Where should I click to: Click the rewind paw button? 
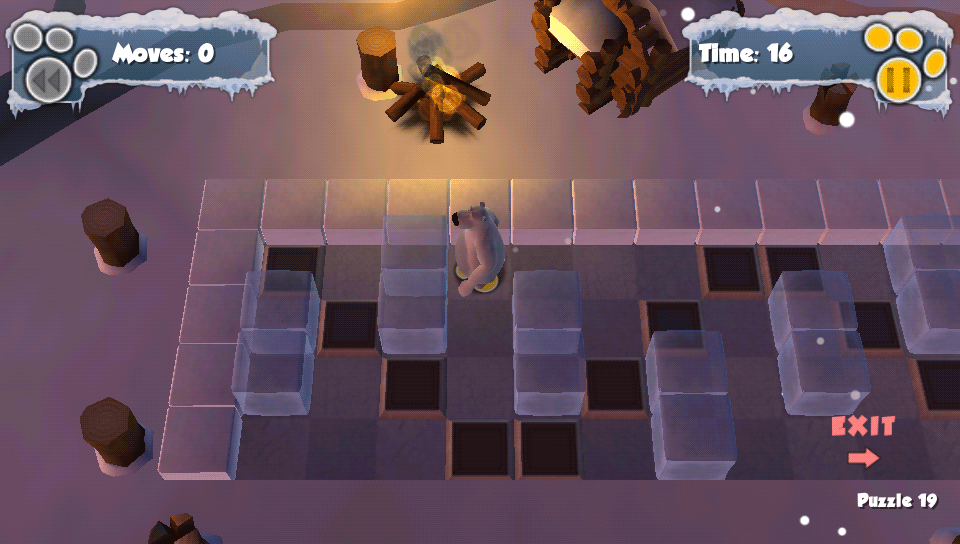(x=47, y=78)
